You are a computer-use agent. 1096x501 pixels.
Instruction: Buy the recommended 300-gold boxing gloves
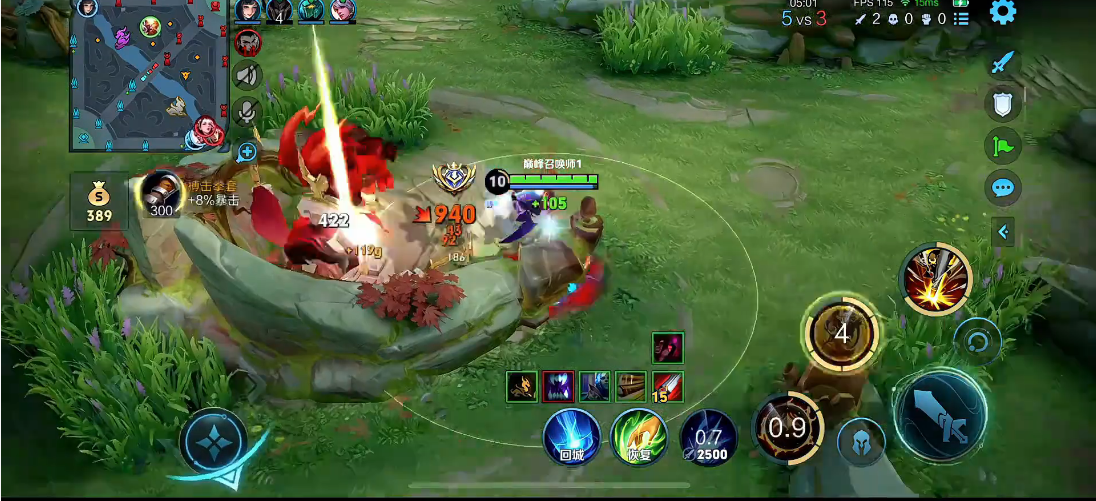click(x=161, y=194)
